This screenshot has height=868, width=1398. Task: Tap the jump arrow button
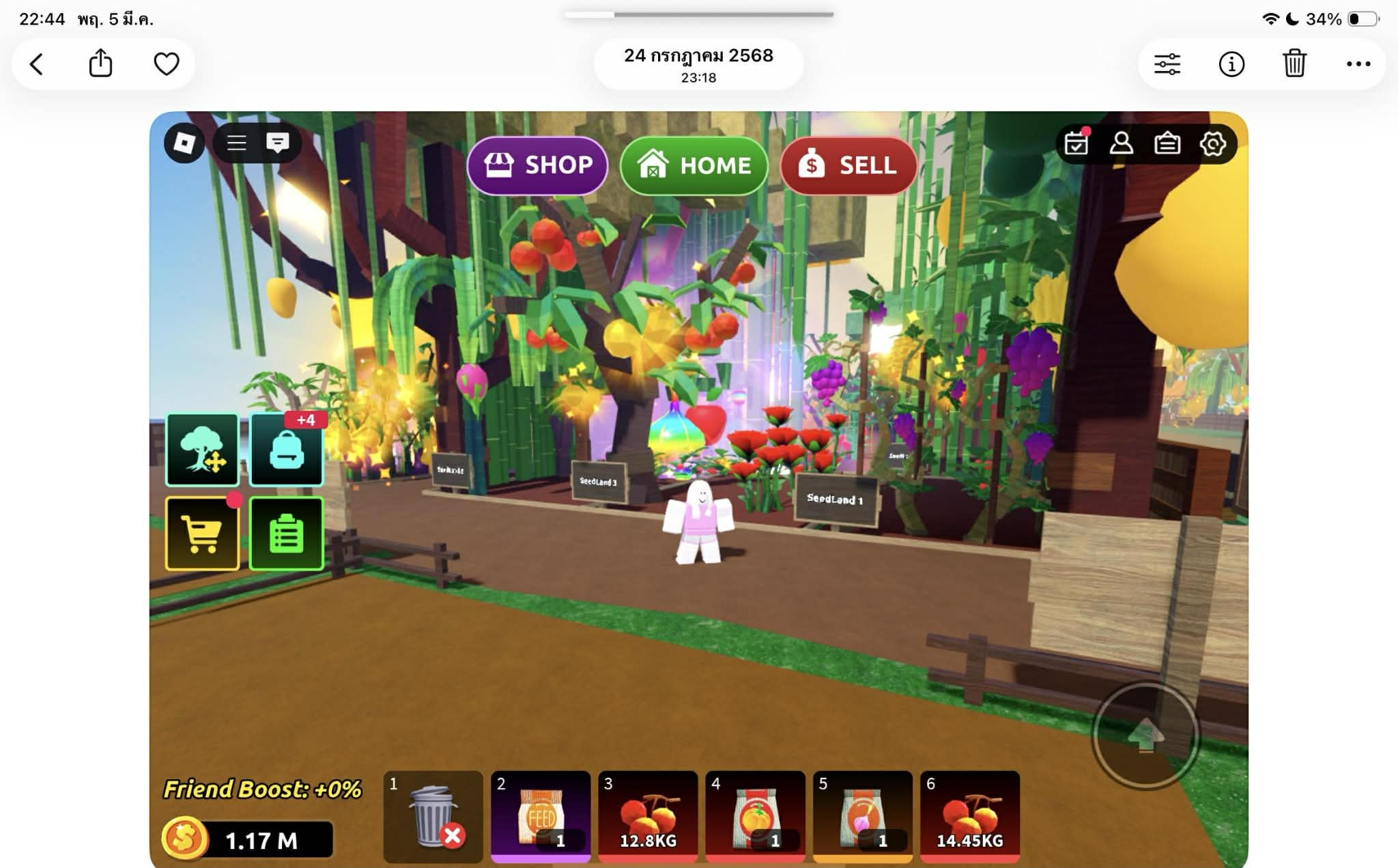point(1146,736)
